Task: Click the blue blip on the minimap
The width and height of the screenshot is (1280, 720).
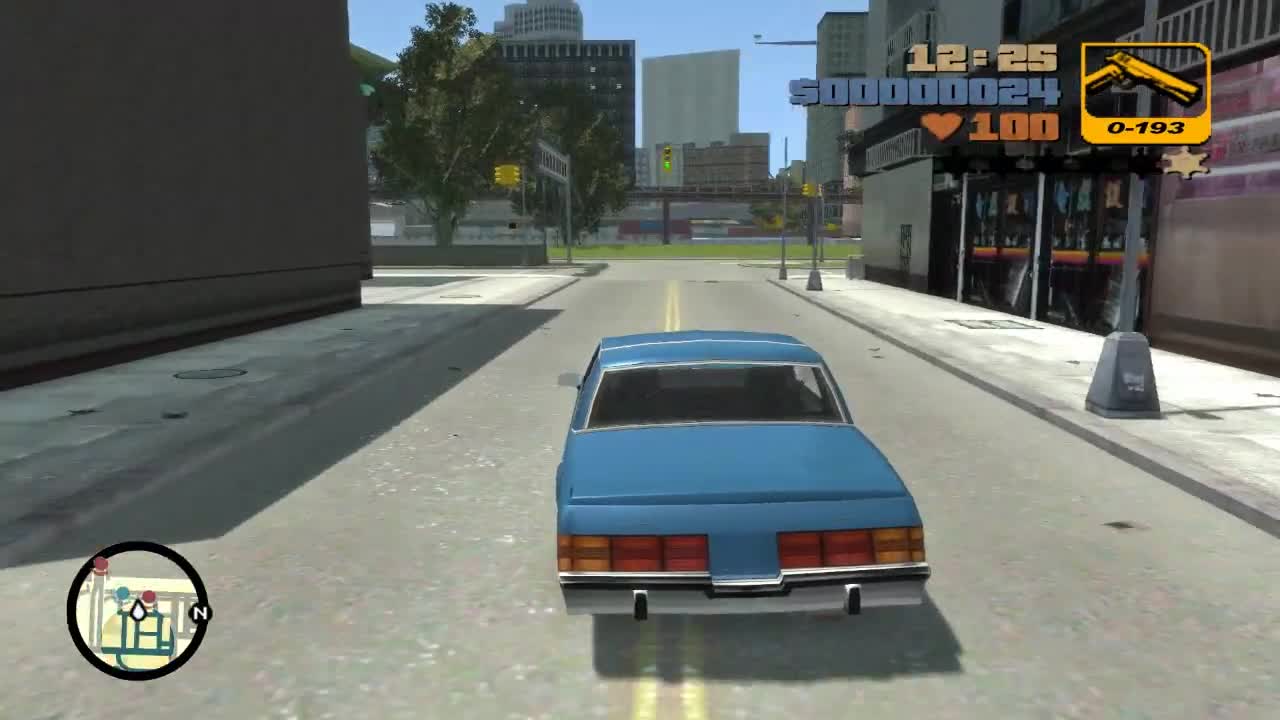Action: tap(122, 594)
